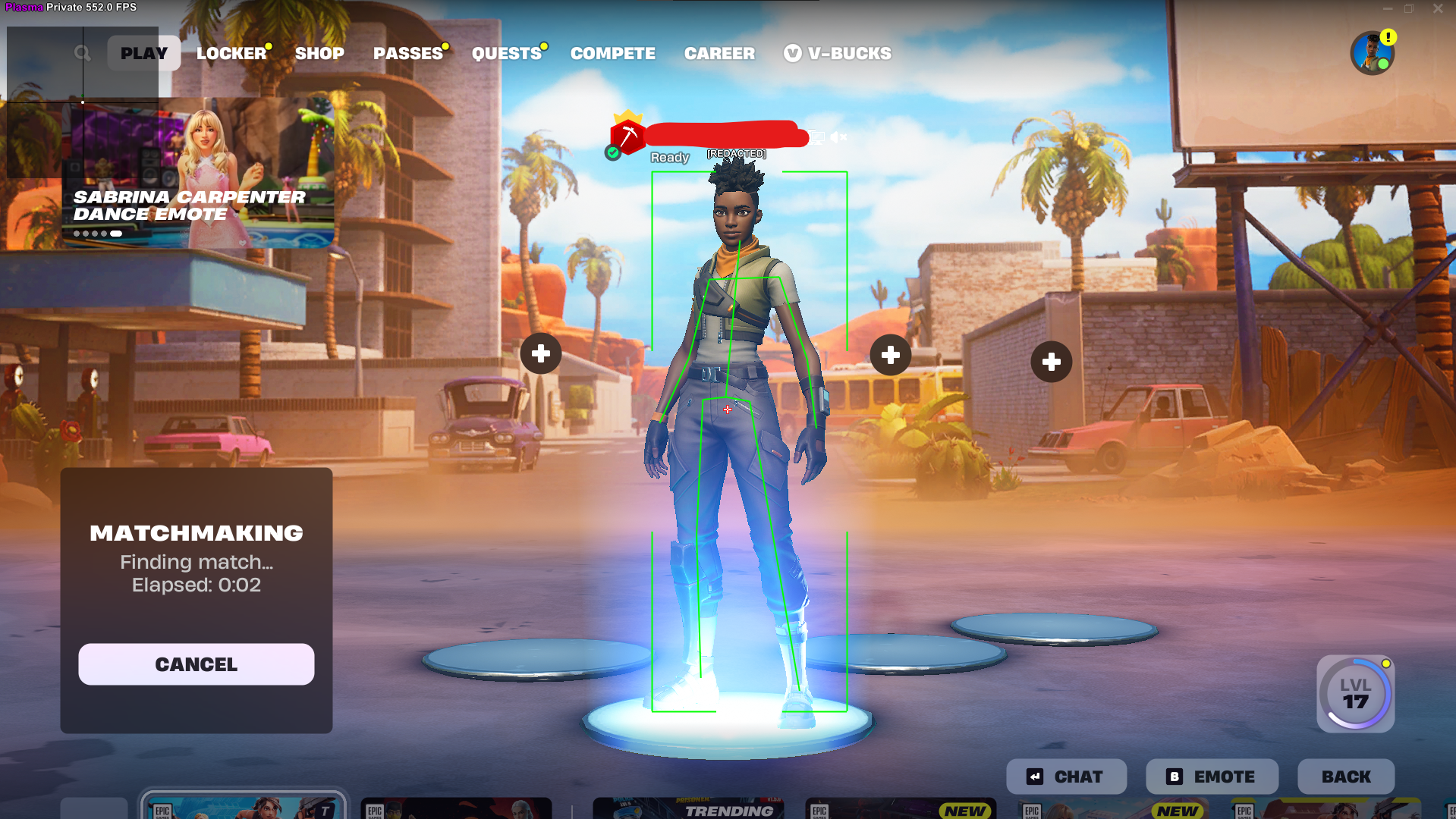Screen dimensions: 1456x819
Task: Open the Passes tab
Action: click(x=408, y=53)
